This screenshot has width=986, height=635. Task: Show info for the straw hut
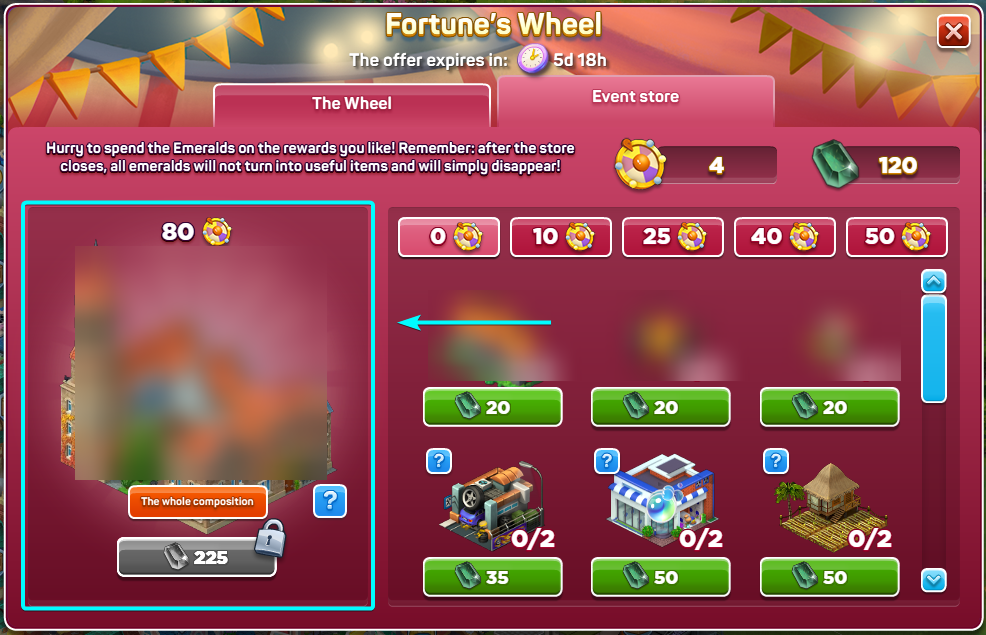pyautogui.click(x=776, y=461)
